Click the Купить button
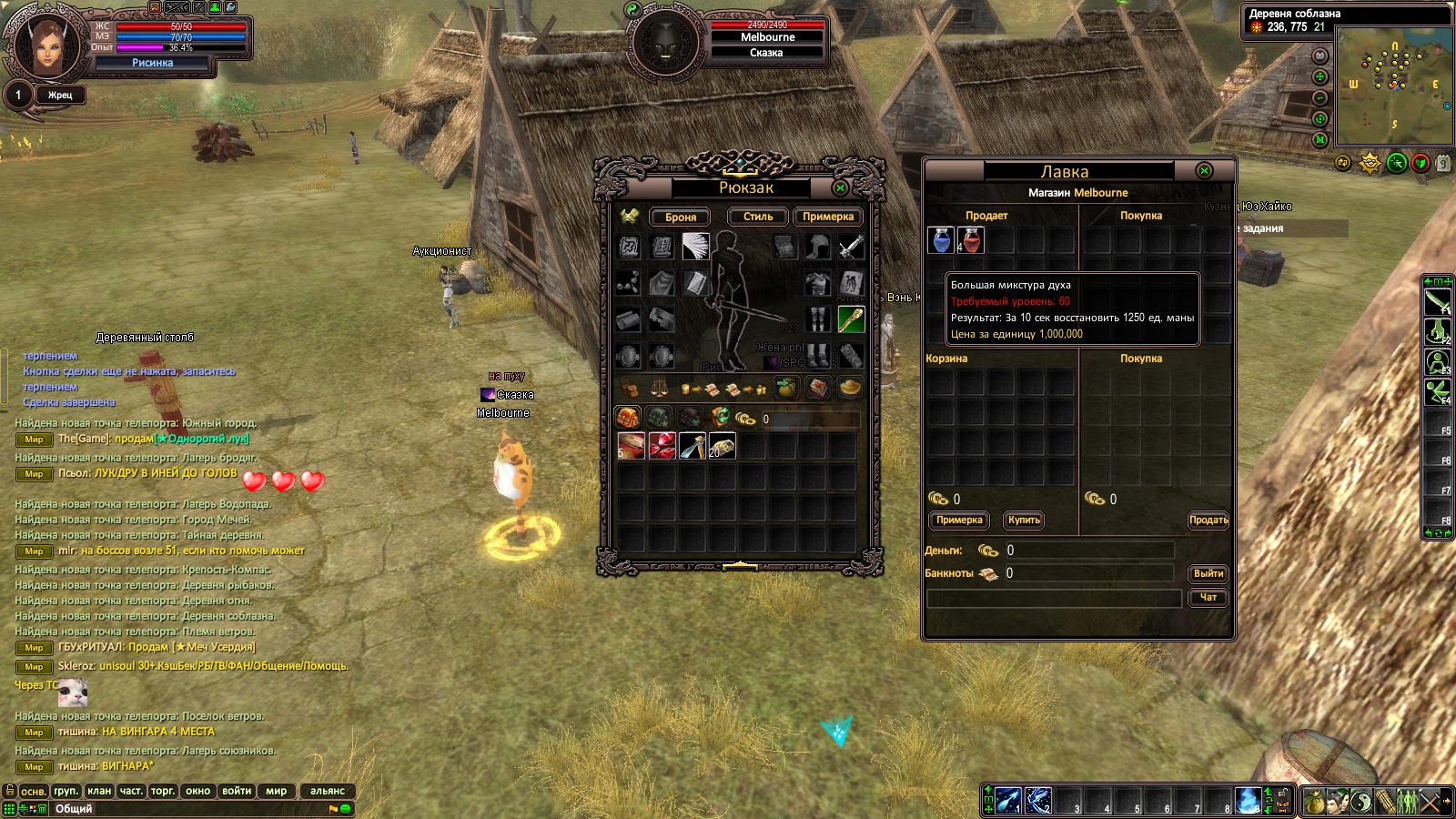Viewport: 1456px width, 819px height. click(1024, 520)
